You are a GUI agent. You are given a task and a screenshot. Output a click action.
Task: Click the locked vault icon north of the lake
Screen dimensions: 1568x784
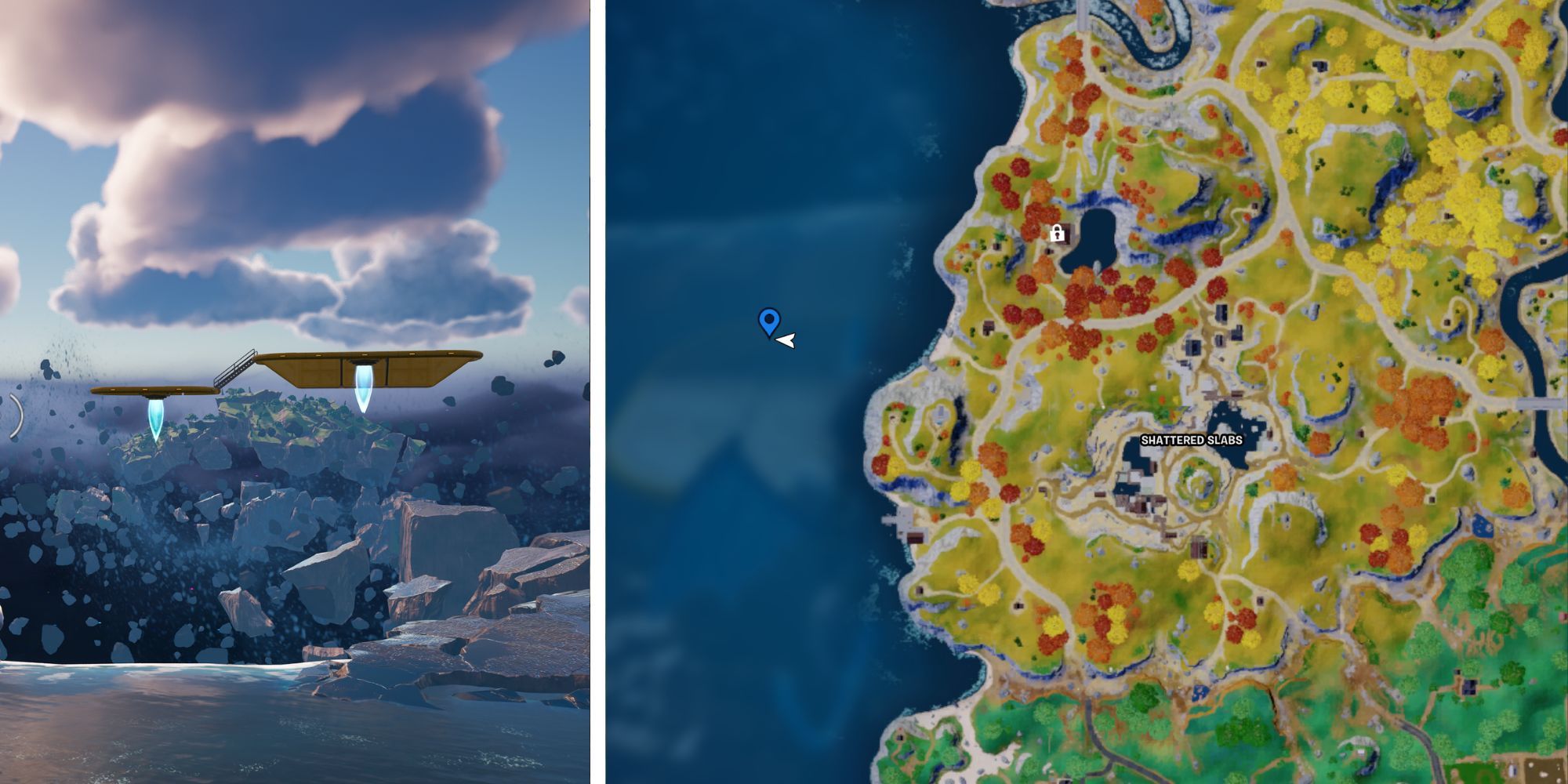coord(1057,234)
